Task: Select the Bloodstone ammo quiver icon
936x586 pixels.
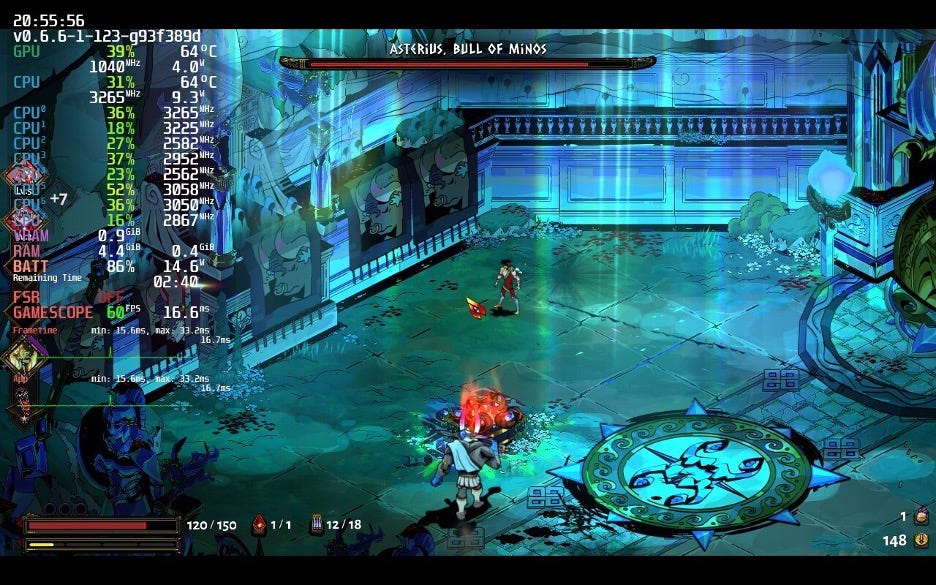Action: tap(316, 524)
